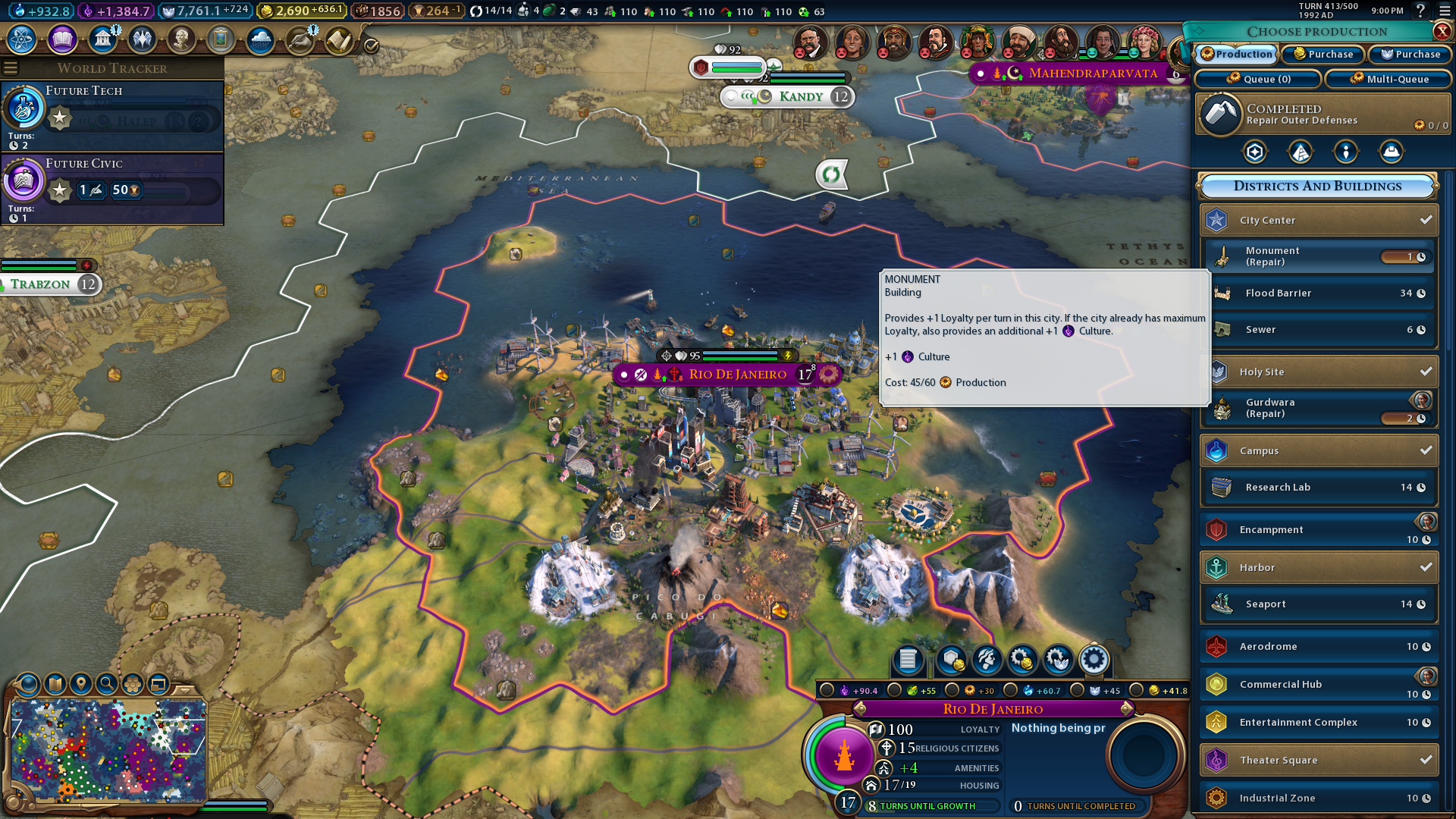The height and width of the screenshot is (819, 1456).
Task: Collapse the Districts And Buildings header
Action: (x=1317, y=187)
